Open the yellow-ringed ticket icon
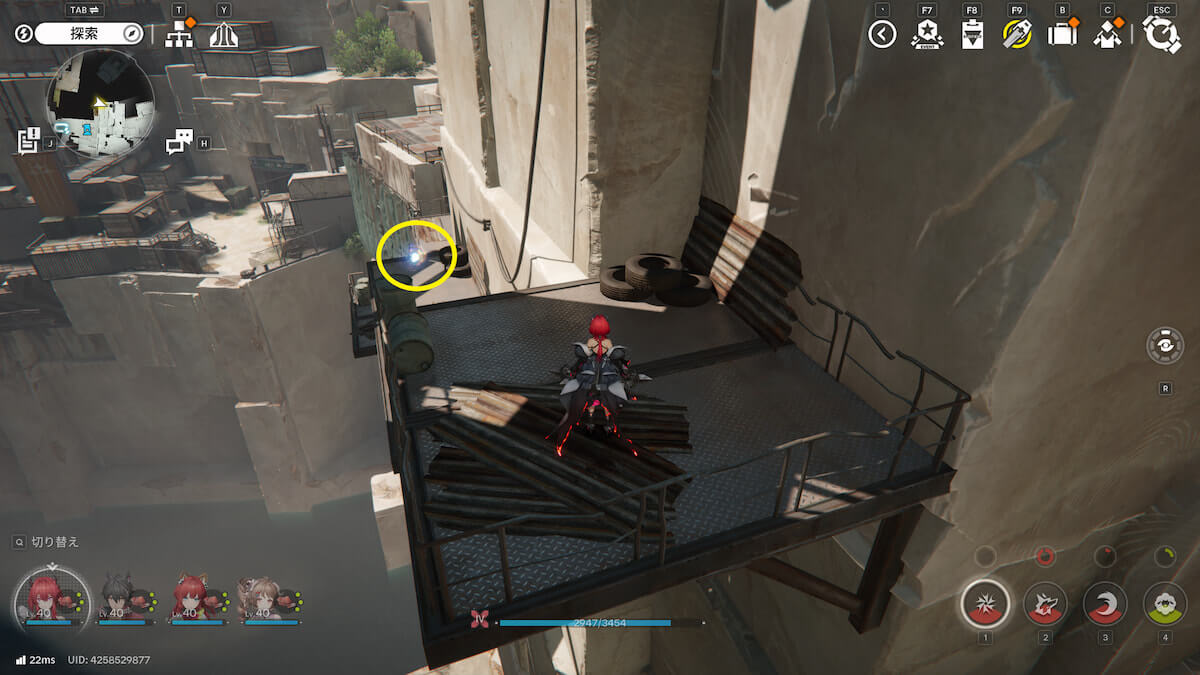Screen dimensions: 1200x675 (1017, 35)
